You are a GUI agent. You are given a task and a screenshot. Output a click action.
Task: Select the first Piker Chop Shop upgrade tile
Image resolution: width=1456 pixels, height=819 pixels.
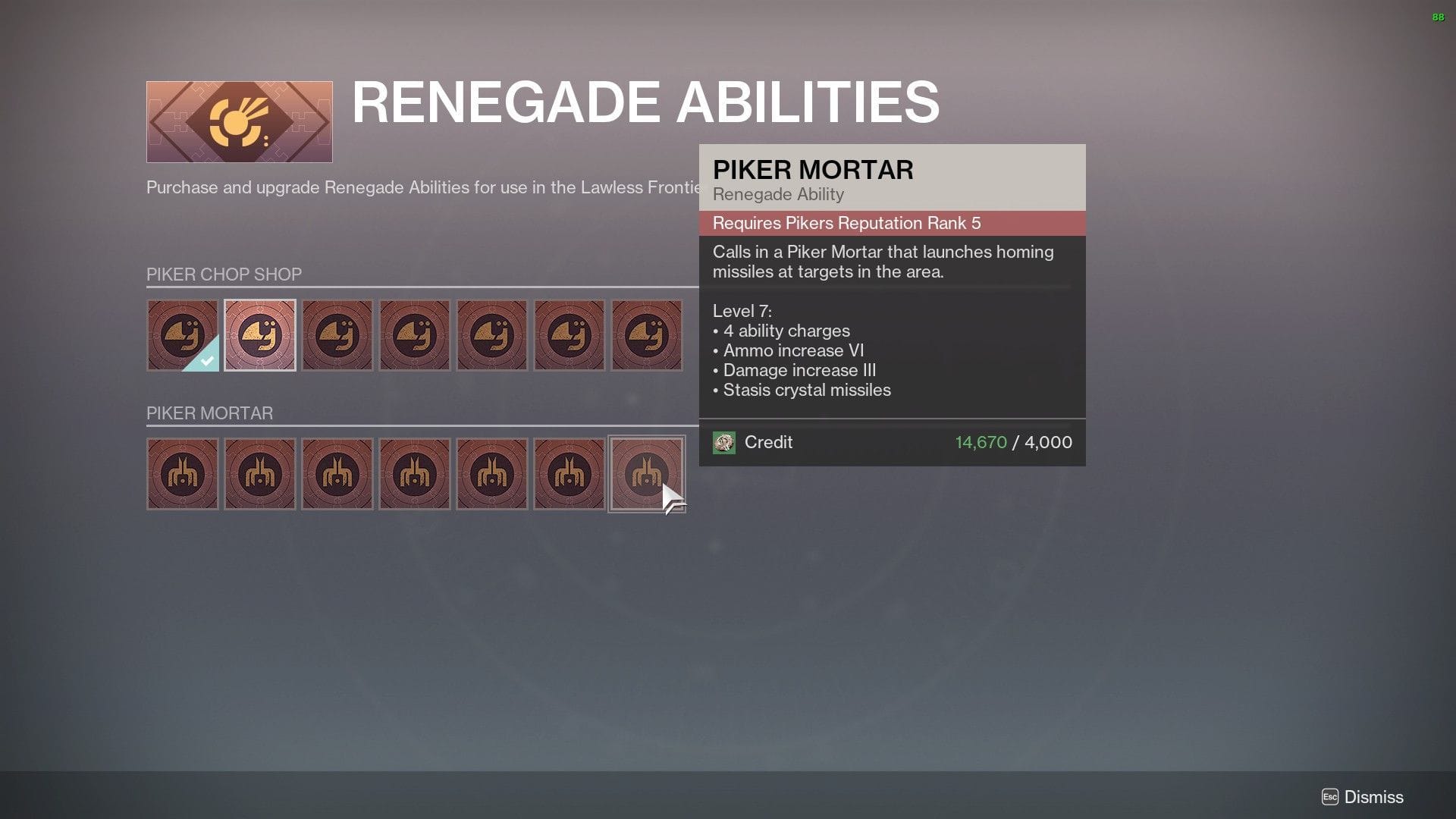pyautogui.click(x=183, y=334)
